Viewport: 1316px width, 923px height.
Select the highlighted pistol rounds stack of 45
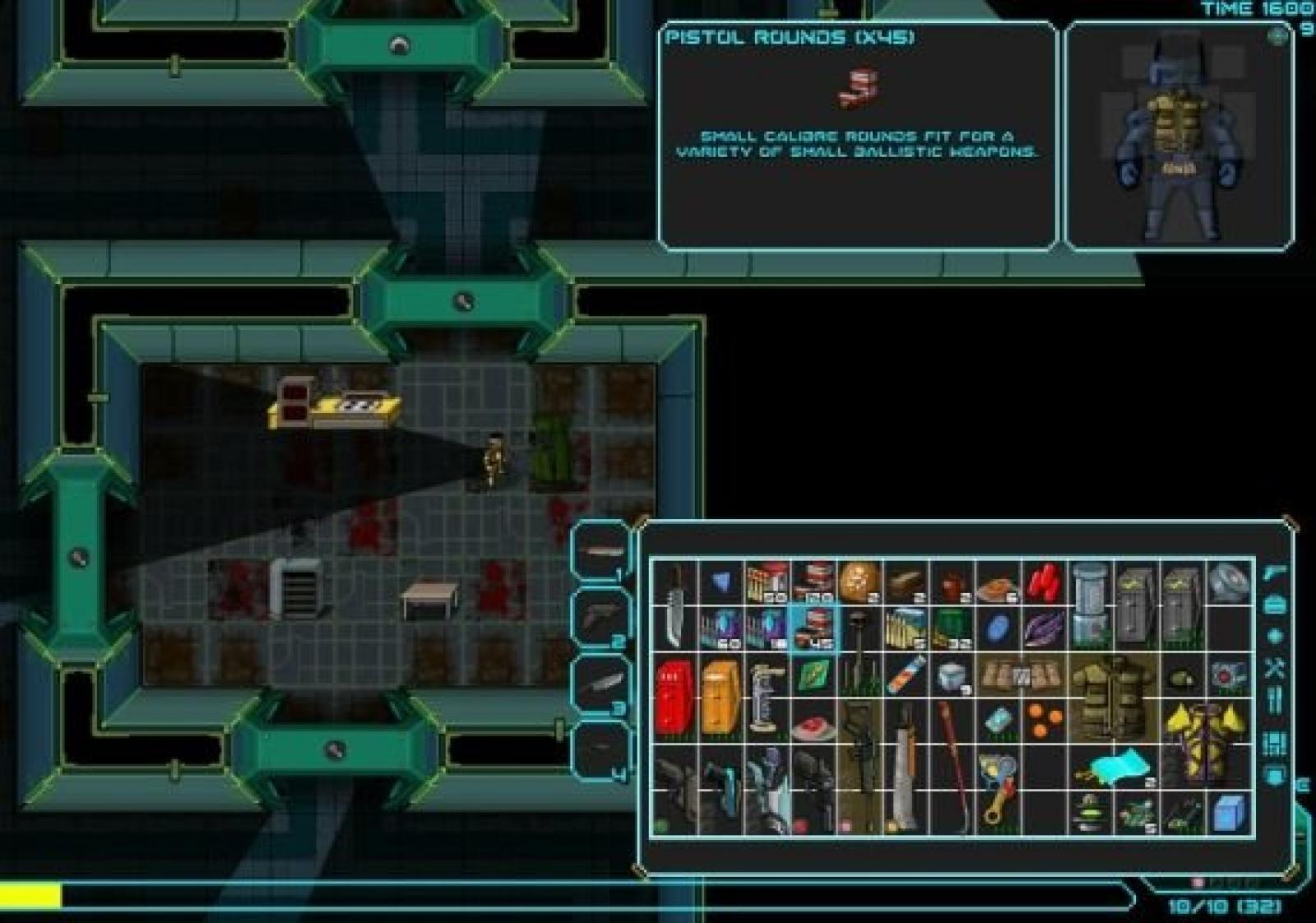(x=813, y=628)
